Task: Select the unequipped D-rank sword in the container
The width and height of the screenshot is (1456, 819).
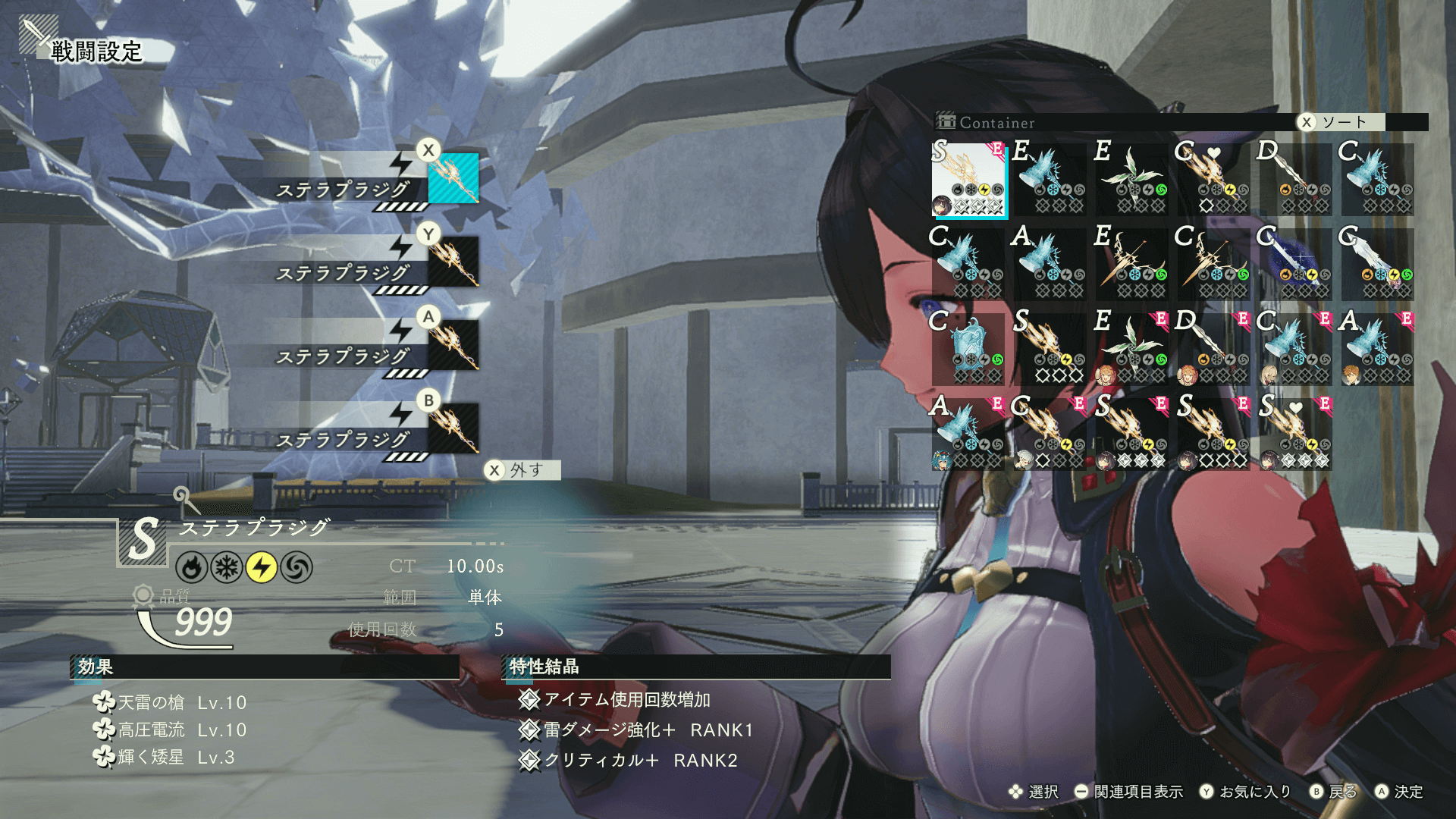Action: pos(1295,179)
